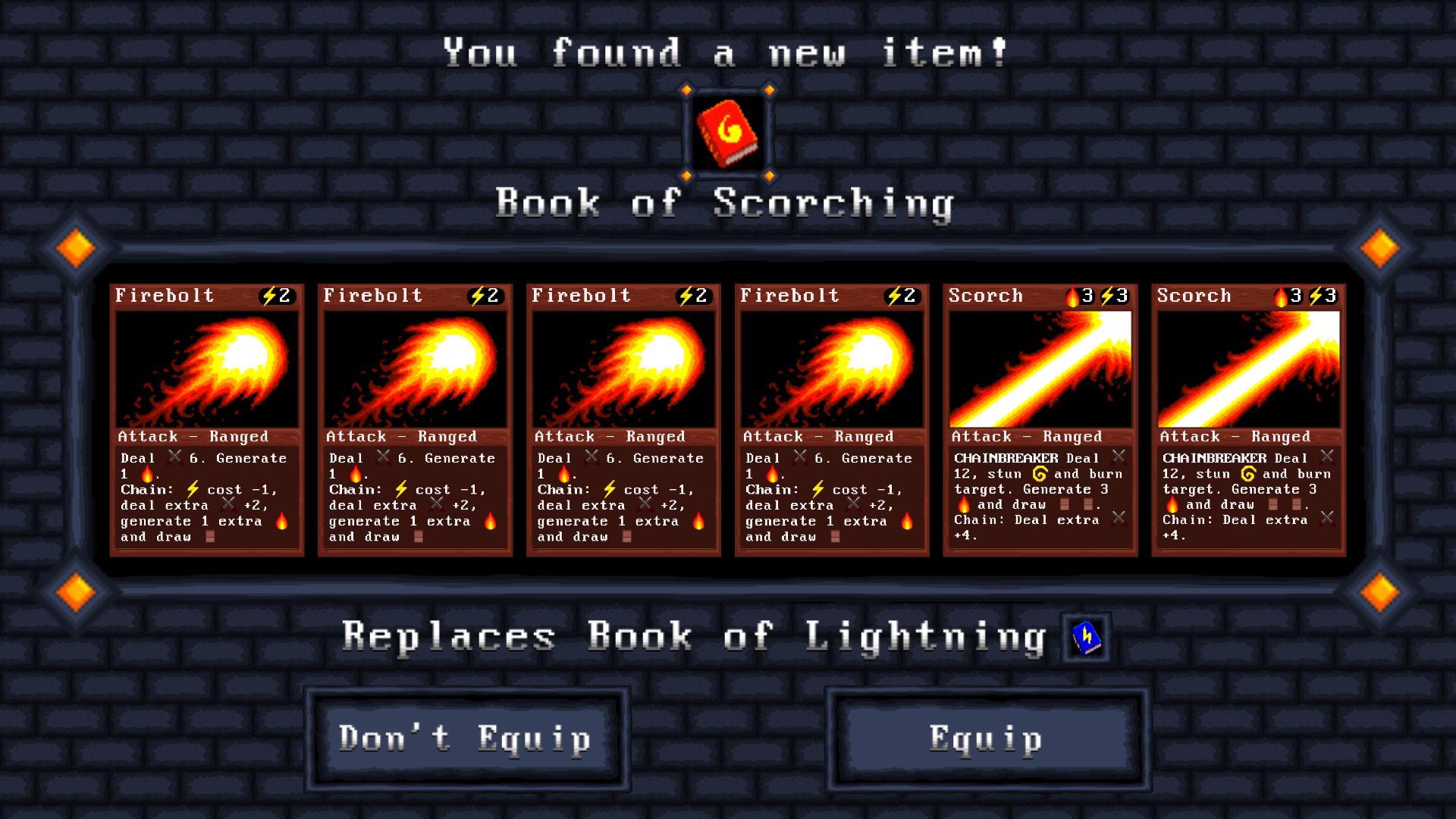The image size is (1456, 819).
Task: Click the flame icon on the fifth card's cost
Action: [x=1073, y=297]
